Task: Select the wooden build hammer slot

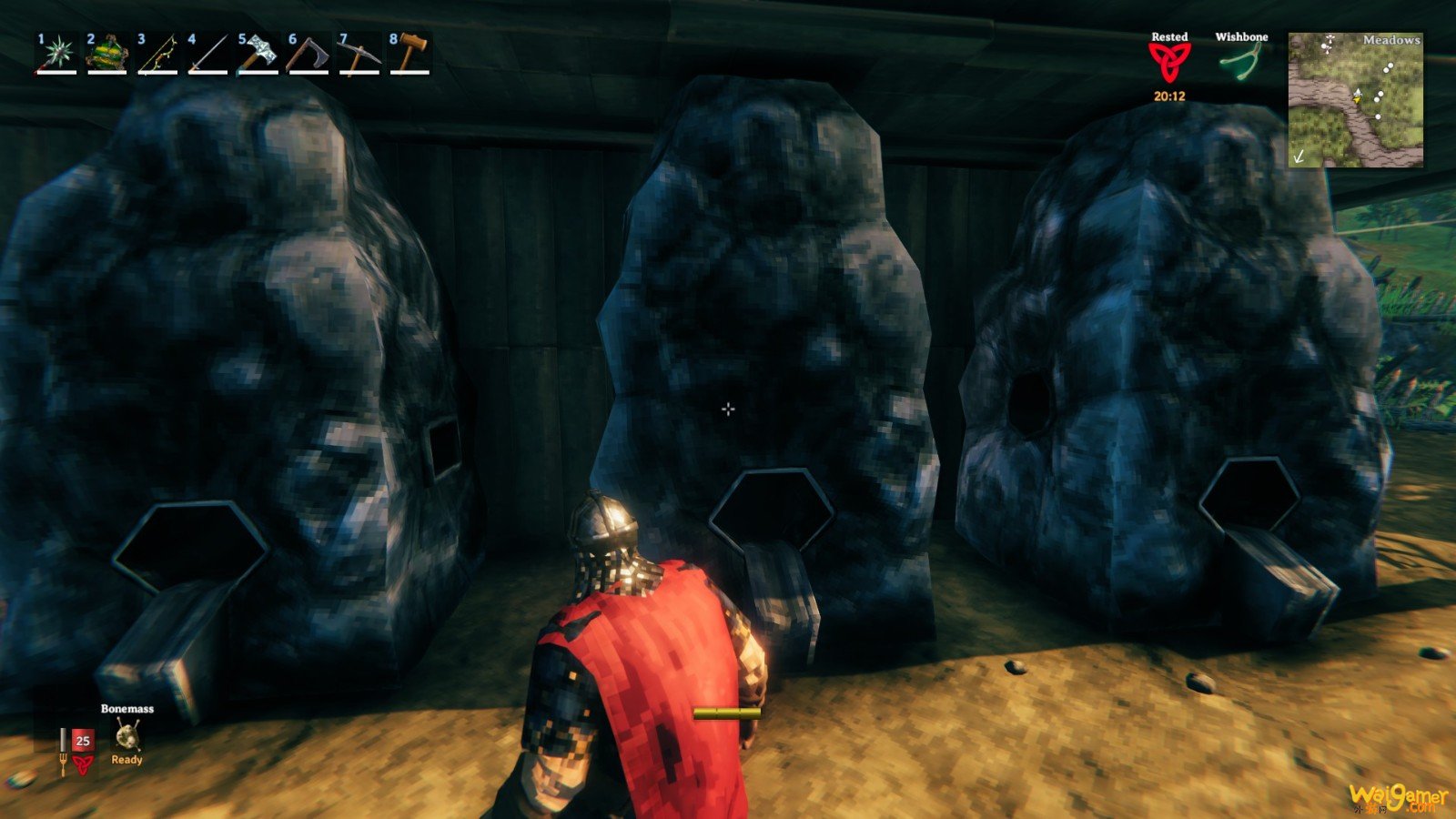Action: click(410, 54)
